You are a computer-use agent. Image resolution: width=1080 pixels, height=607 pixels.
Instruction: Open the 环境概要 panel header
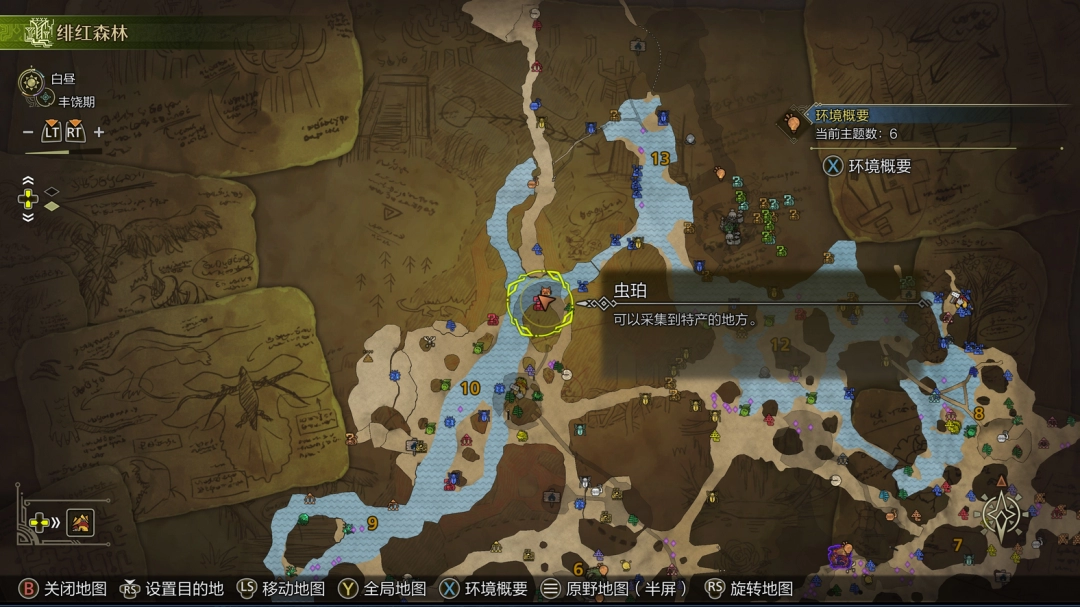842,115
